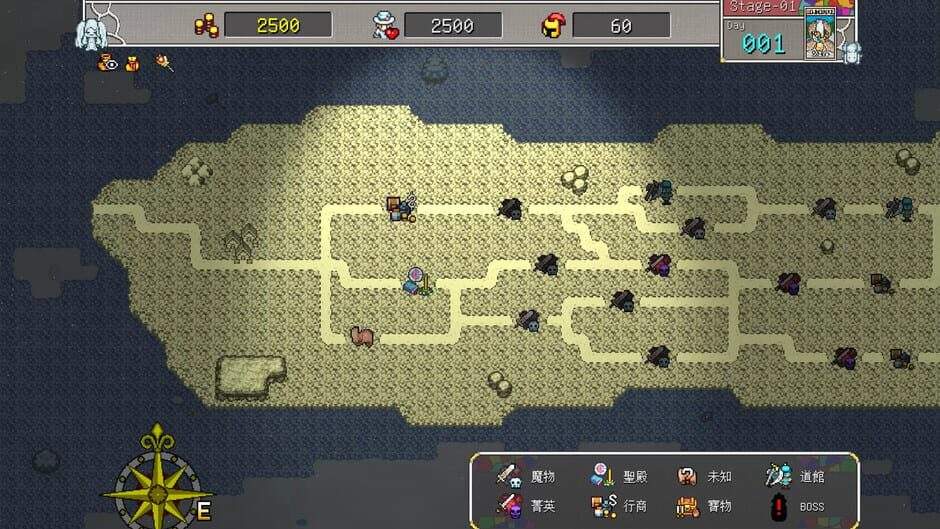
Task: Click the golden compass rose
Action: [158, 477]
